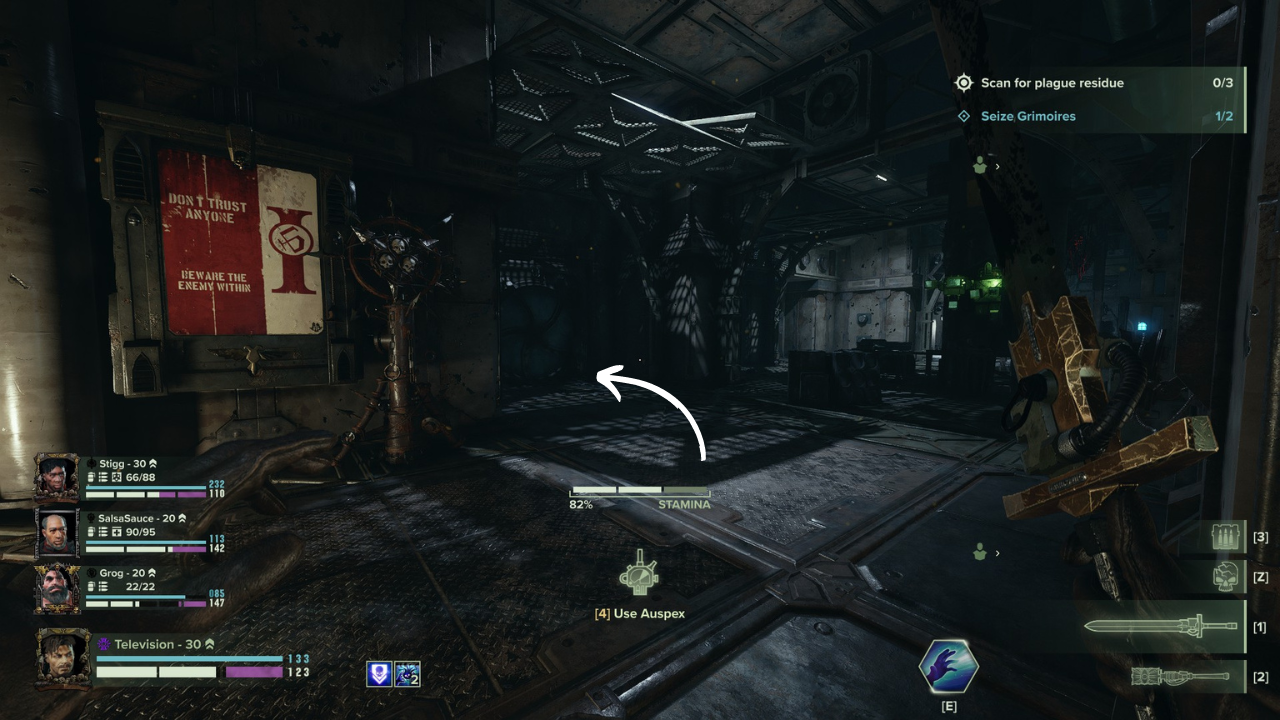1280x720 pixels.
Task: Activate the Use Auspex scanner icon
Action: 639,575
